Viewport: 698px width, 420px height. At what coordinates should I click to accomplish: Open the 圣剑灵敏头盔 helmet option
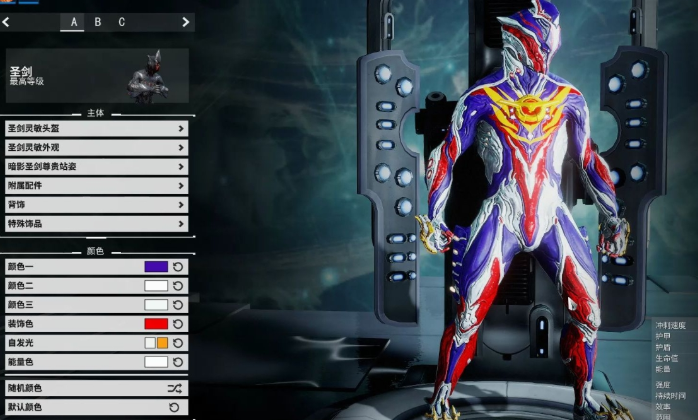point(96,128)
